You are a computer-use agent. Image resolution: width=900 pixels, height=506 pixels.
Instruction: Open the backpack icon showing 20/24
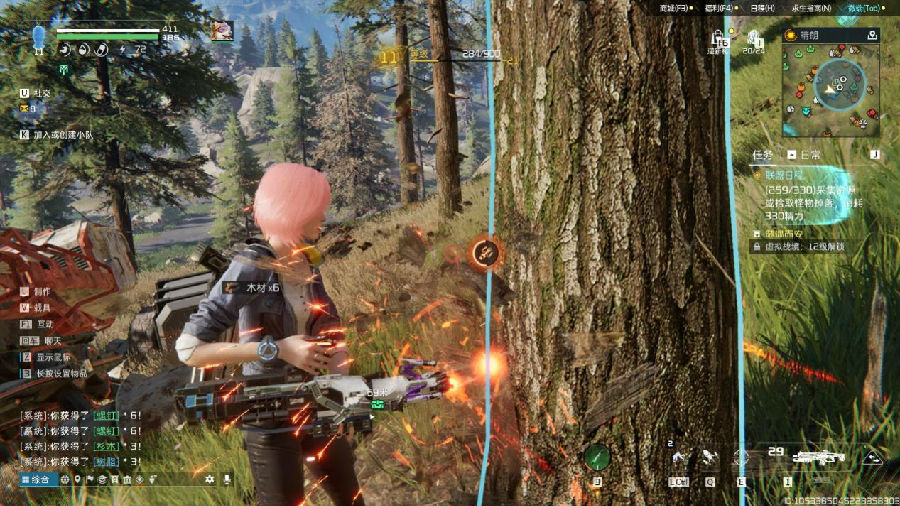[754, 40]
